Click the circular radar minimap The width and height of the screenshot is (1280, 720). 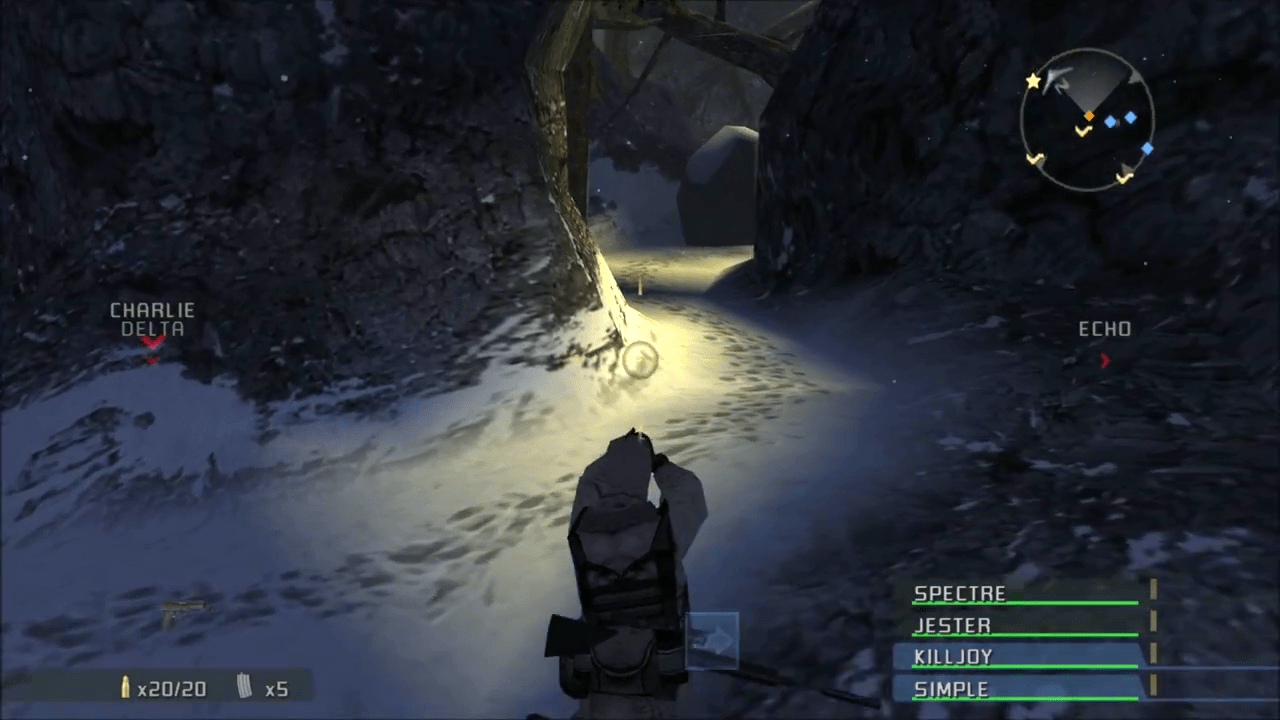1087,119
